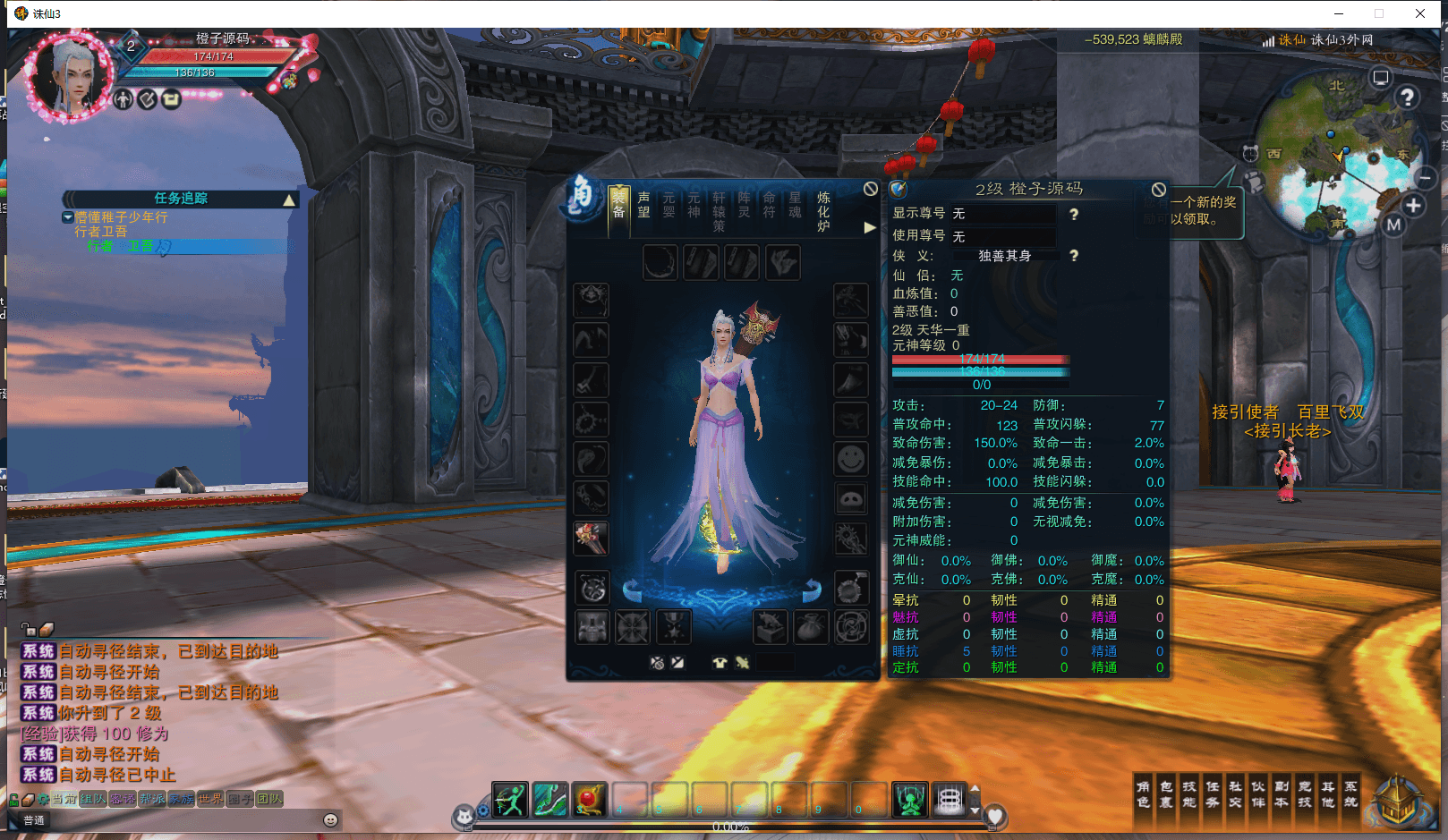
Task: Close the game window
Action: [x=1419, y=13]
